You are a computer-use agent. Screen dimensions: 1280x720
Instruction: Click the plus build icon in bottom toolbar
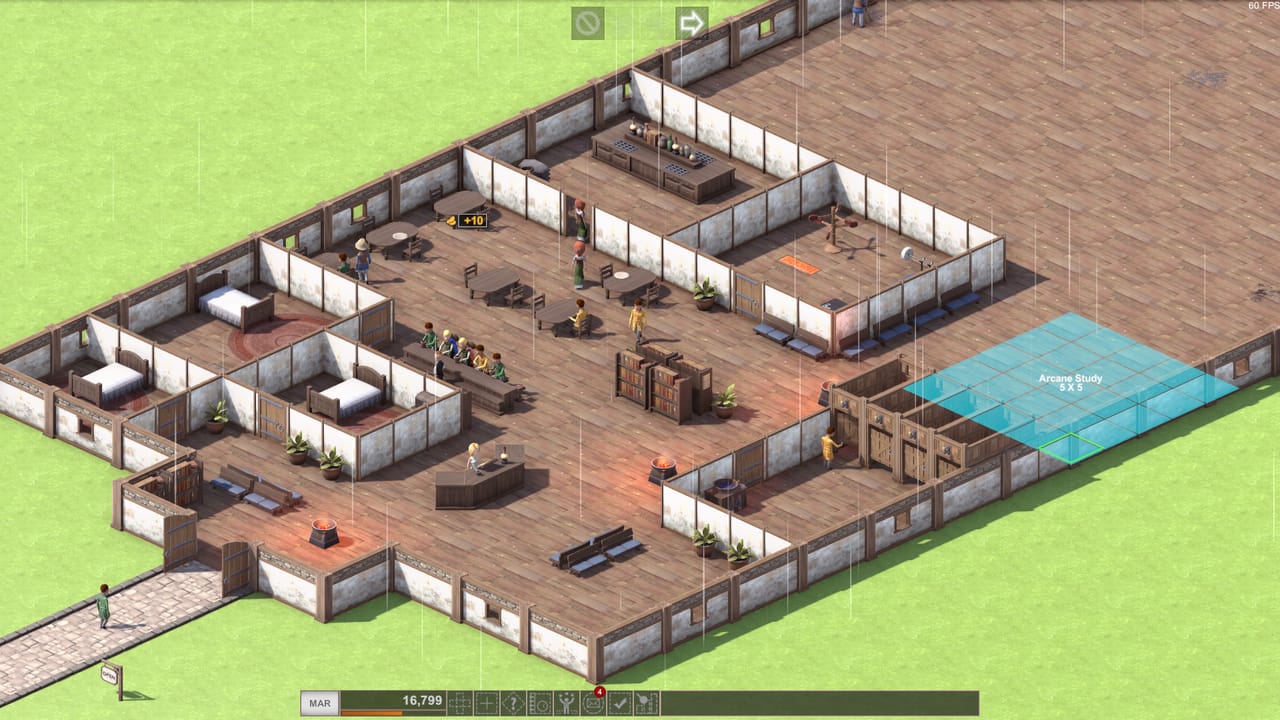(488, 701)
